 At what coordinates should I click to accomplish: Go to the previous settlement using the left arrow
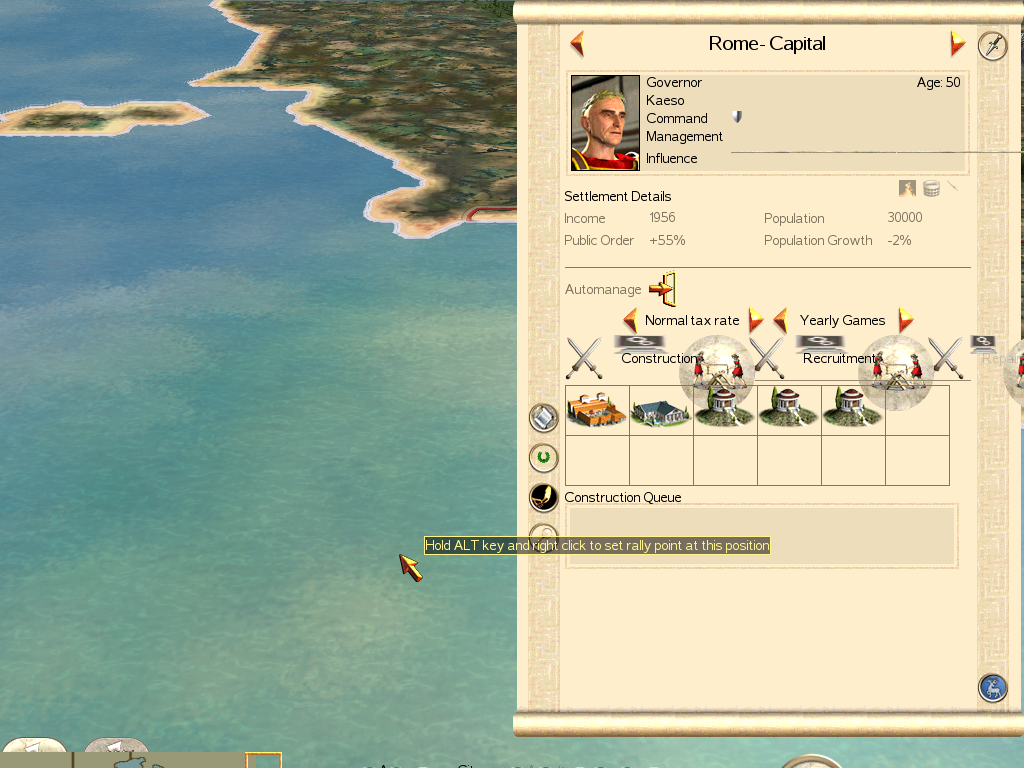click(x=577, y=44)
